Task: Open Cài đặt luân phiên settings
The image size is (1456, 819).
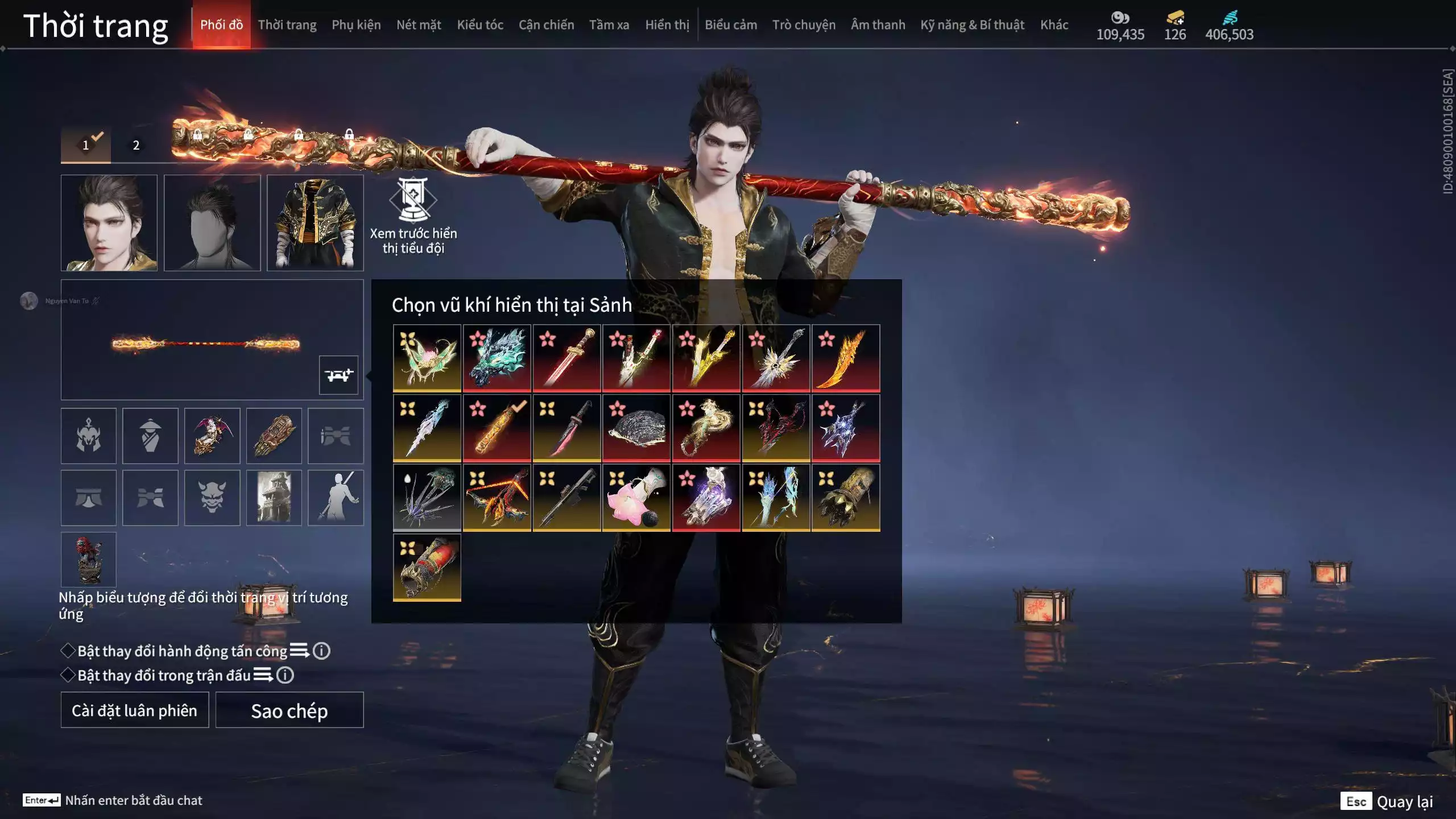Action: [x=134, y=710]
